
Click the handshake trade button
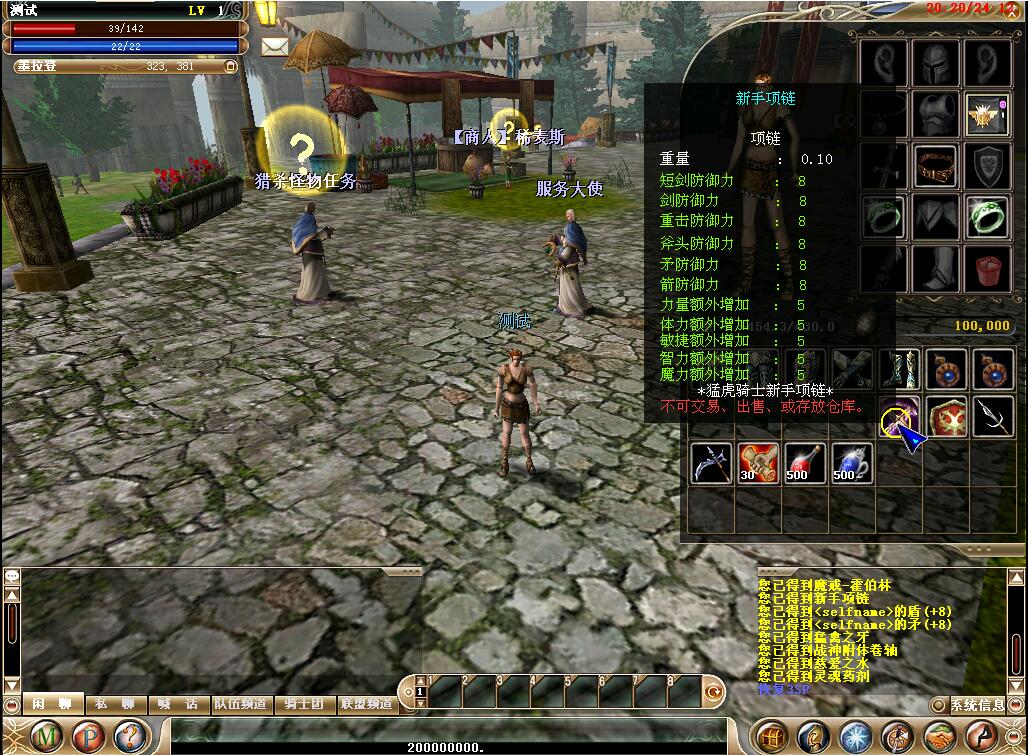(939, 737)
